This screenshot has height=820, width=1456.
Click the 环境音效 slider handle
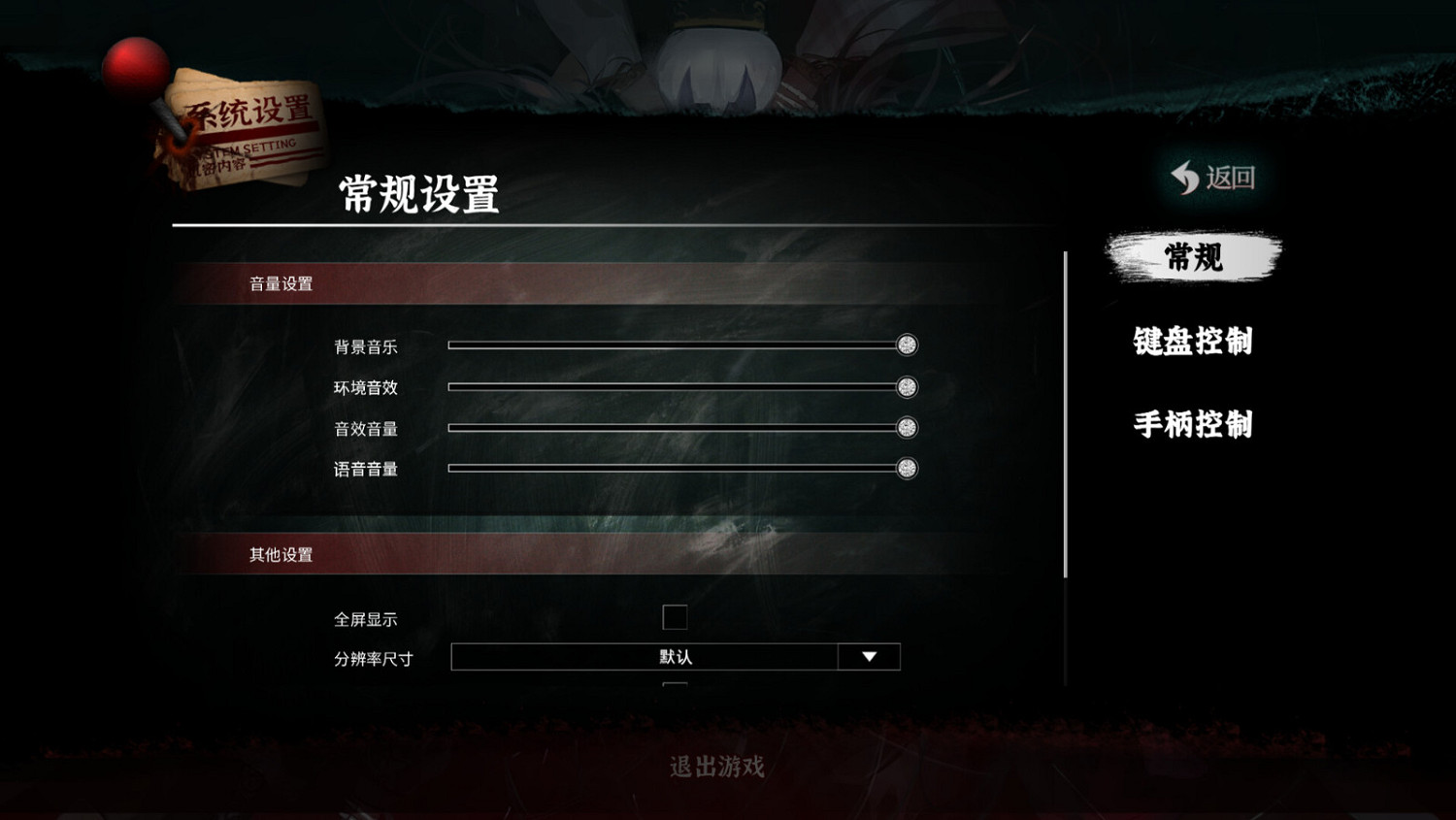tap(908, 386)
